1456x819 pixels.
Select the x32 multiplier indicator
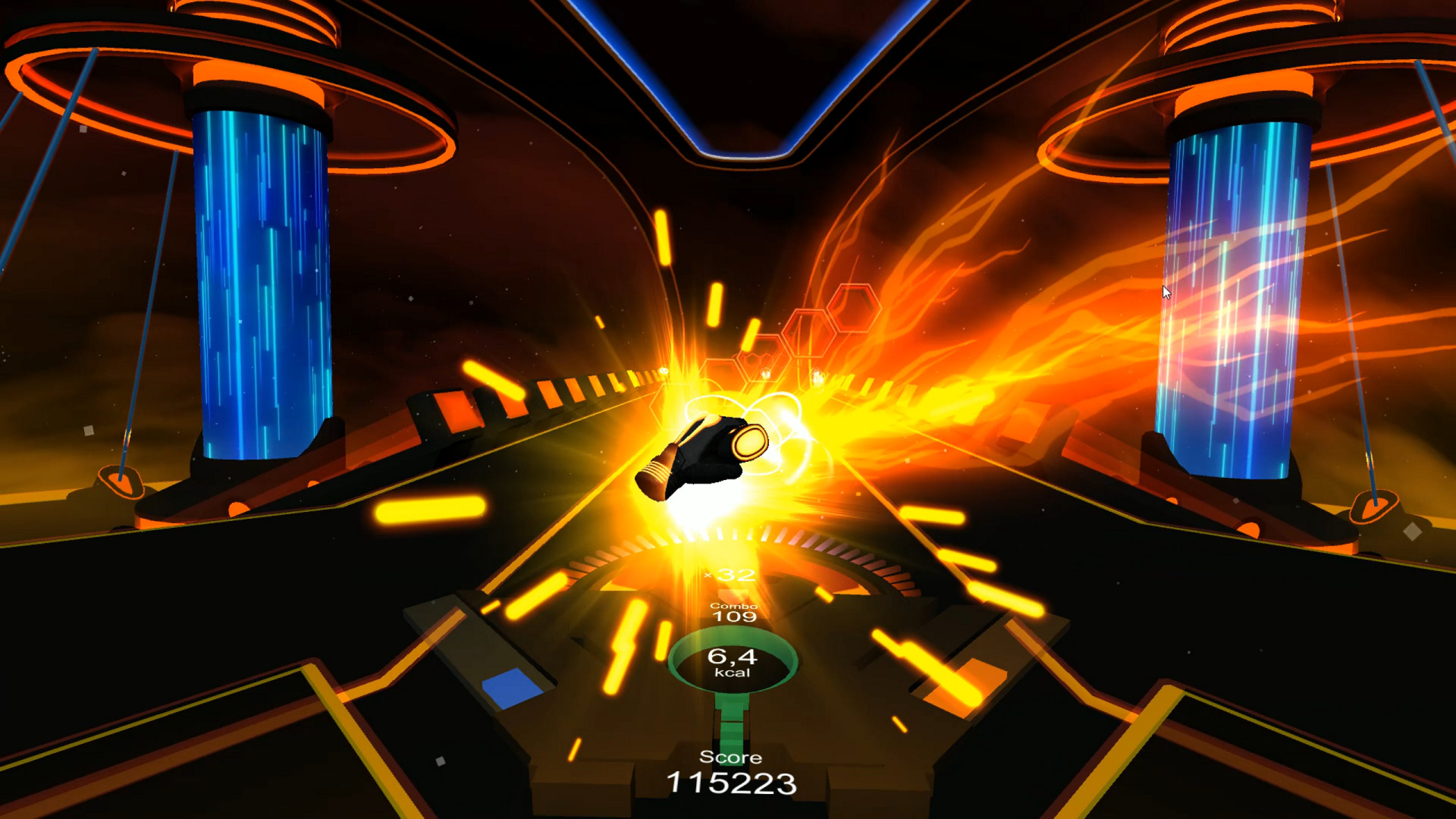tap(732, 574)
